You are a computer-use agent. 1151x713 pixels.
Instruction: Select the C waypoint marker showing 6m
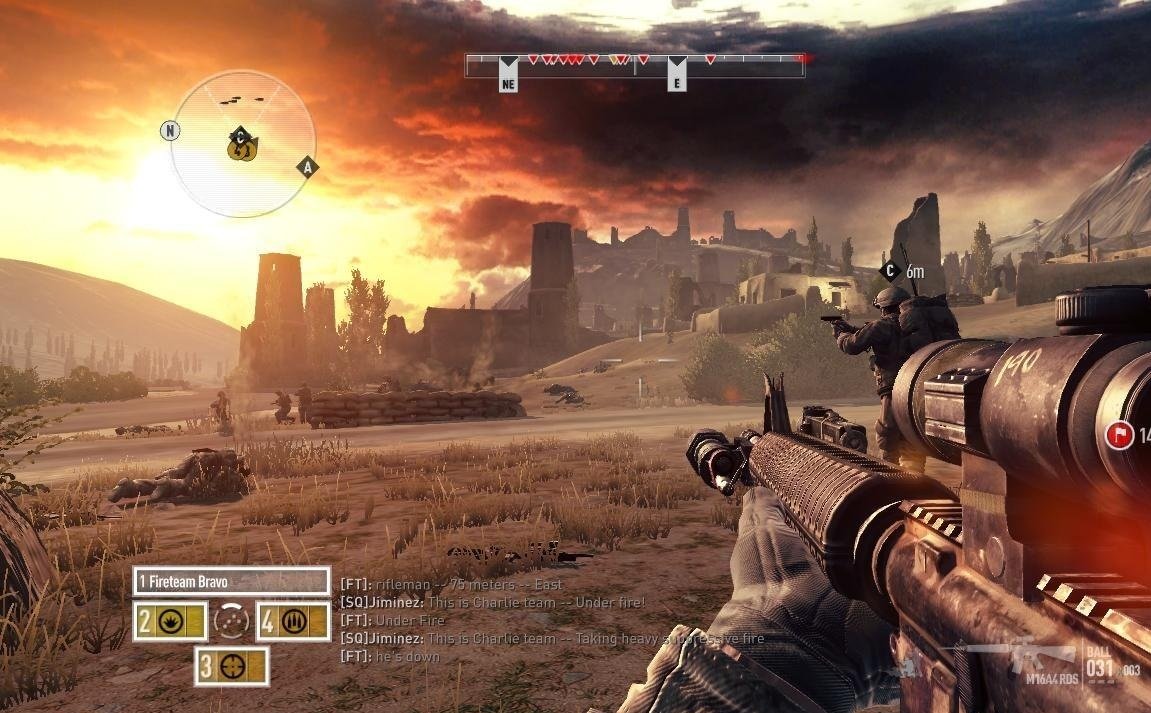point(888,270)
